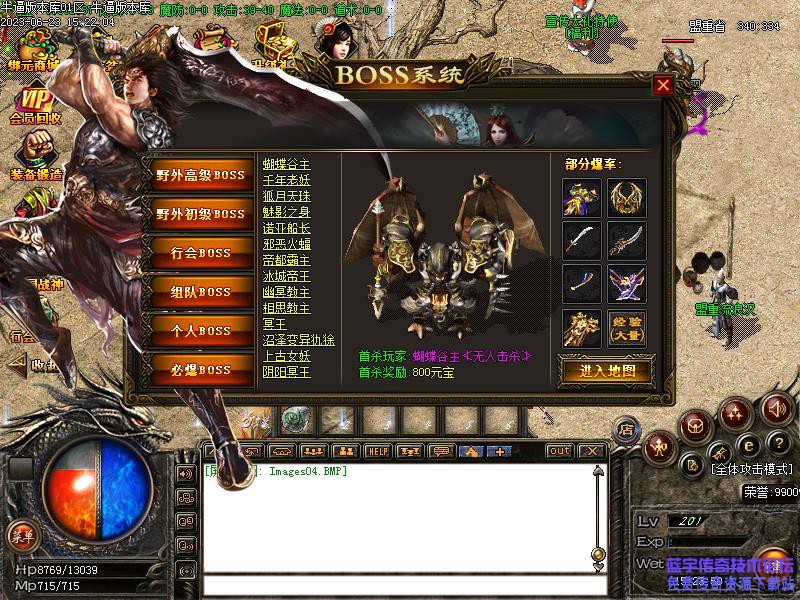
Task: Select boss 蝴蝶谷主 from the list
Action: (286, 164)
